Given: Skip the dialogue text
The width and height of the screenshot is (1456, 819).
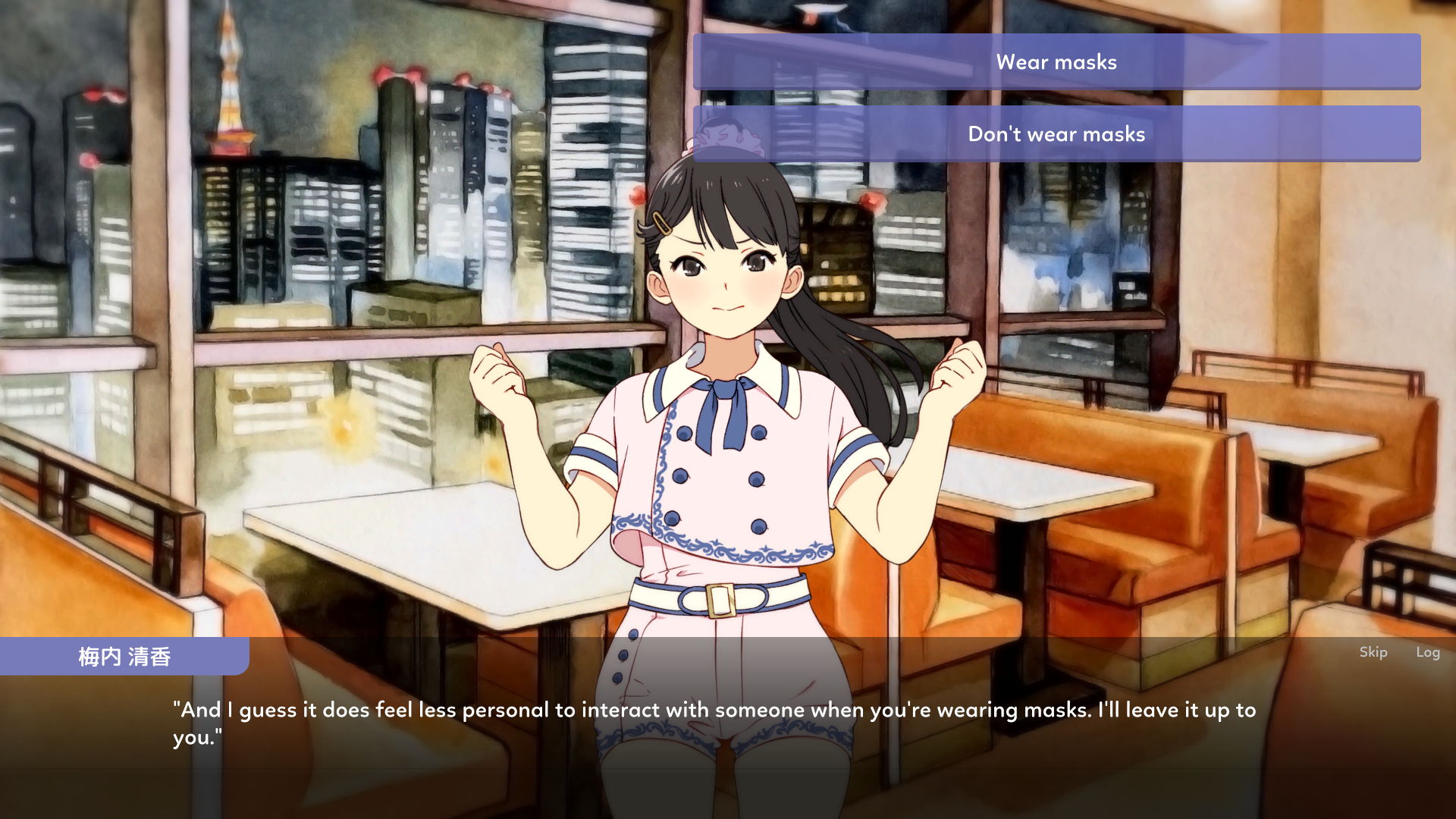Looking at the screenshot, I should pos(1373,652).
